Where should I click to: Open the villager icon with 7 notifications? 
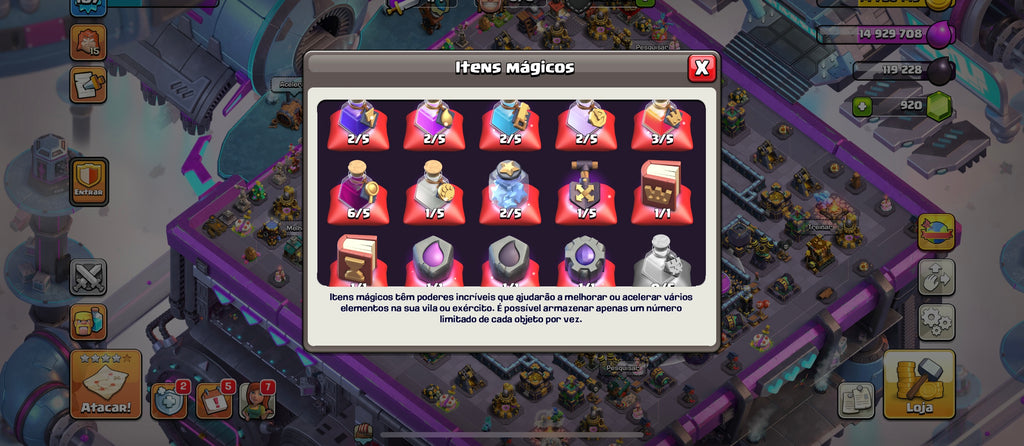257,400
